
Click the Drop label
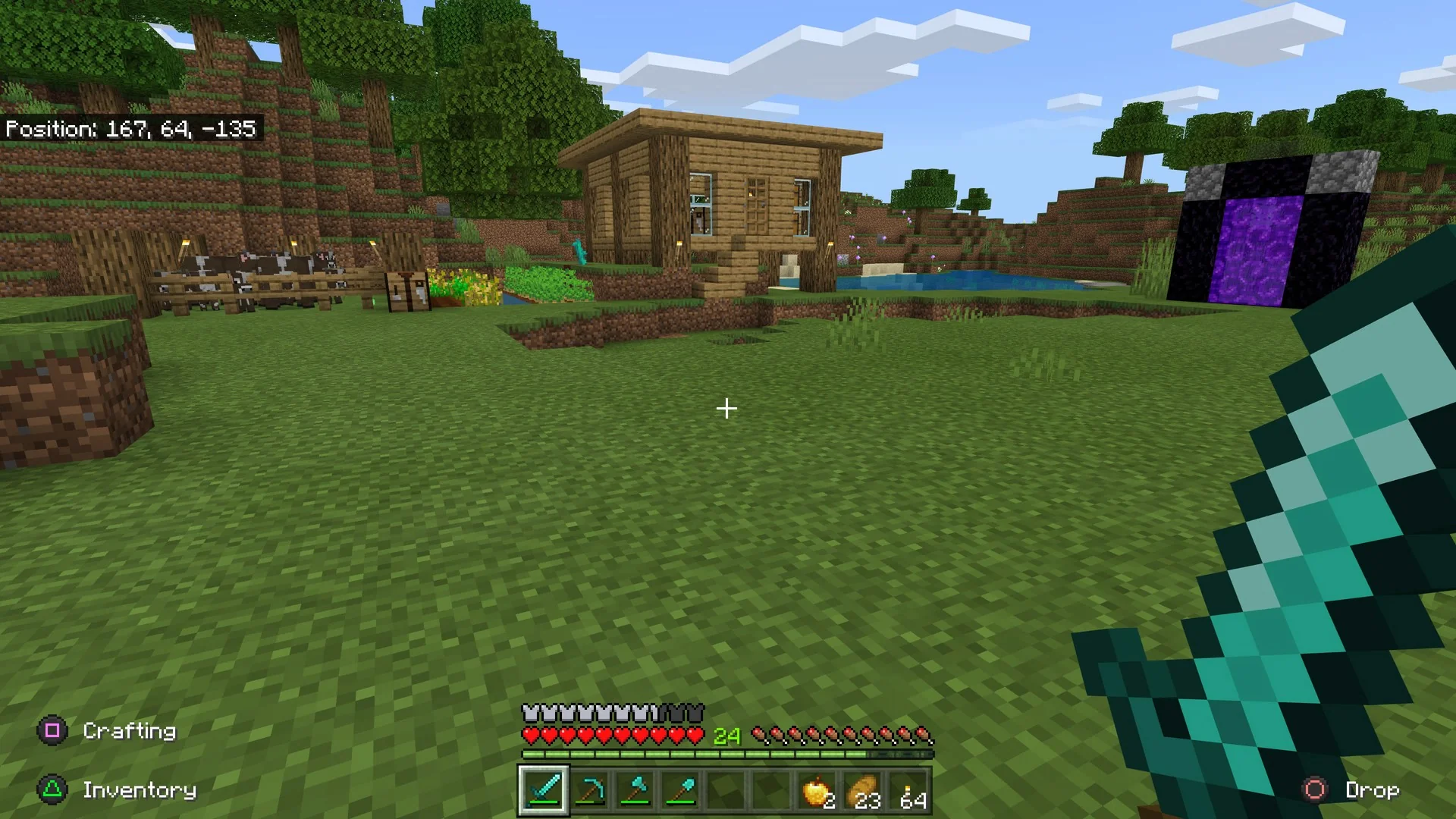tap(1373, 790)
